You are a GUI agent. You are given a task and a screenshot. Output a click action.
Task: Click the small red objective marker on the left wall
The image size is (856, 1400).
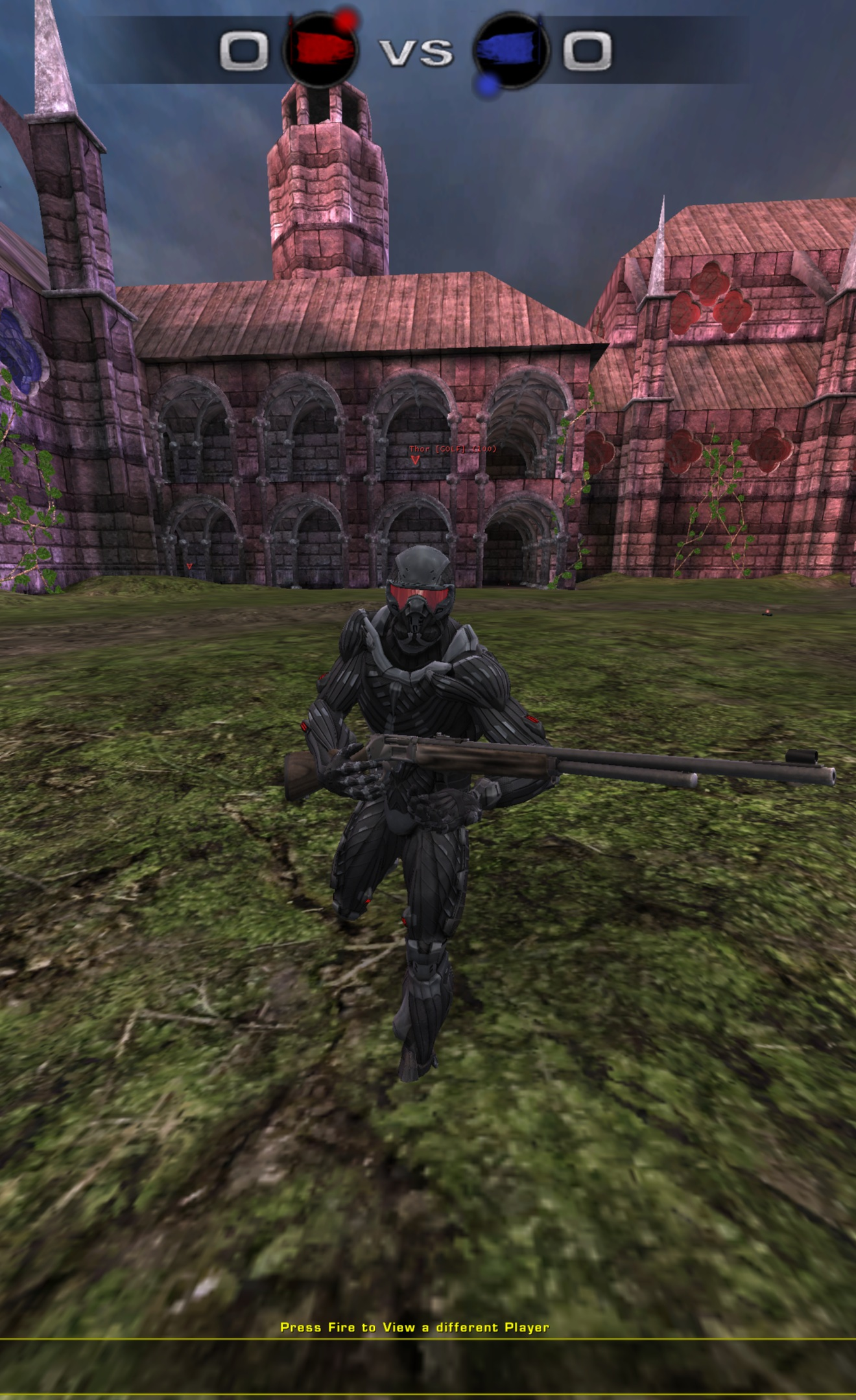point(188,566)
